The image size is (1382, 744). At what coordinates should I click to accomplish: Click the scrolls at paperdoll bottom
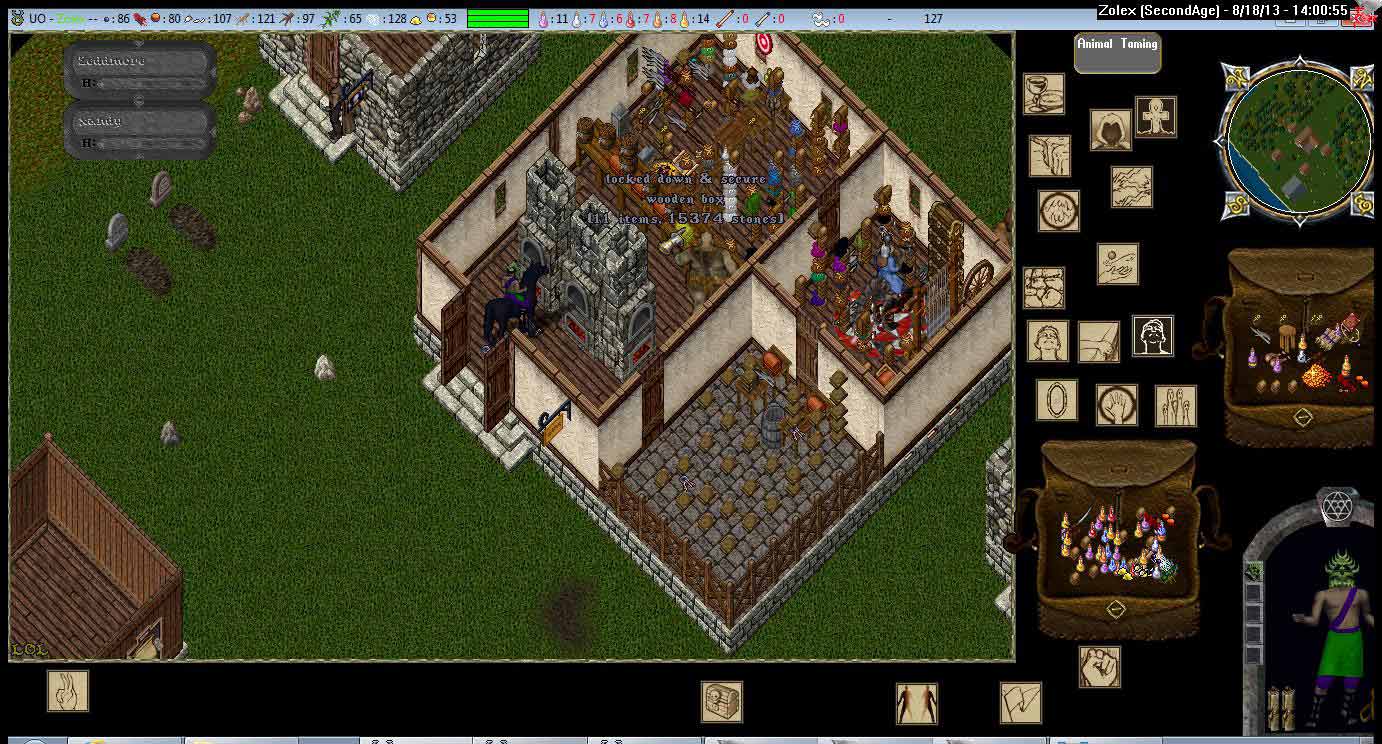[1280, 709]
